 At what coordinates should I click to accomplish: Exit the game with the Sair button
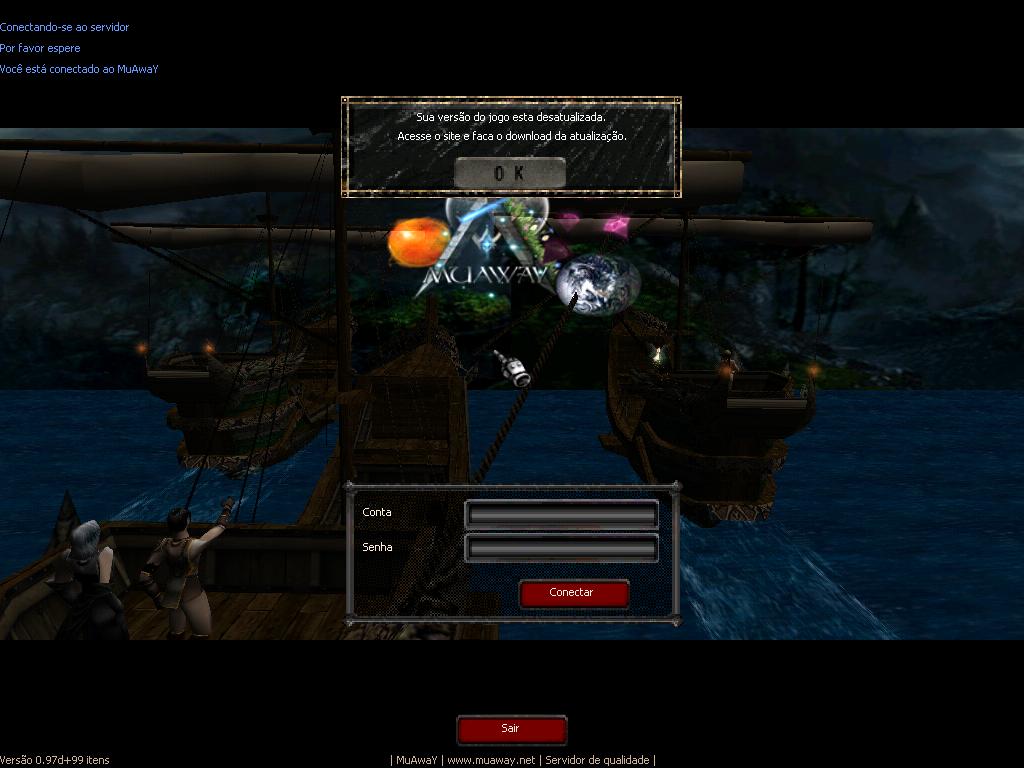coord(511,729)
